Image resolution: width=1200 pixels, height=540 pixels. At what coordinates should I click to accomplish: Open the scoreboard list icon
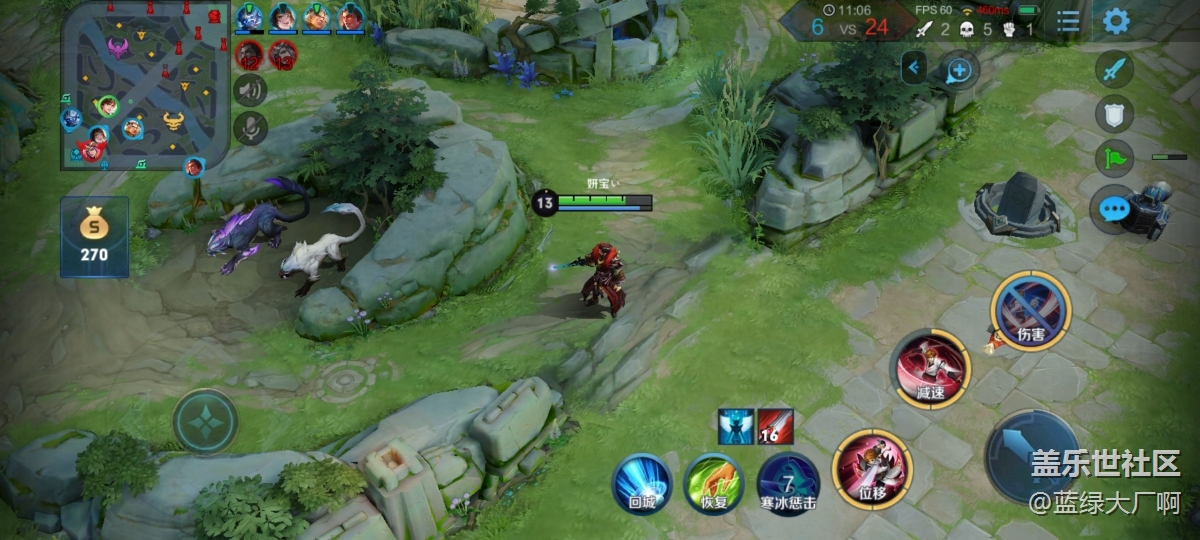pyautogui.click(x=1068, y=21)
